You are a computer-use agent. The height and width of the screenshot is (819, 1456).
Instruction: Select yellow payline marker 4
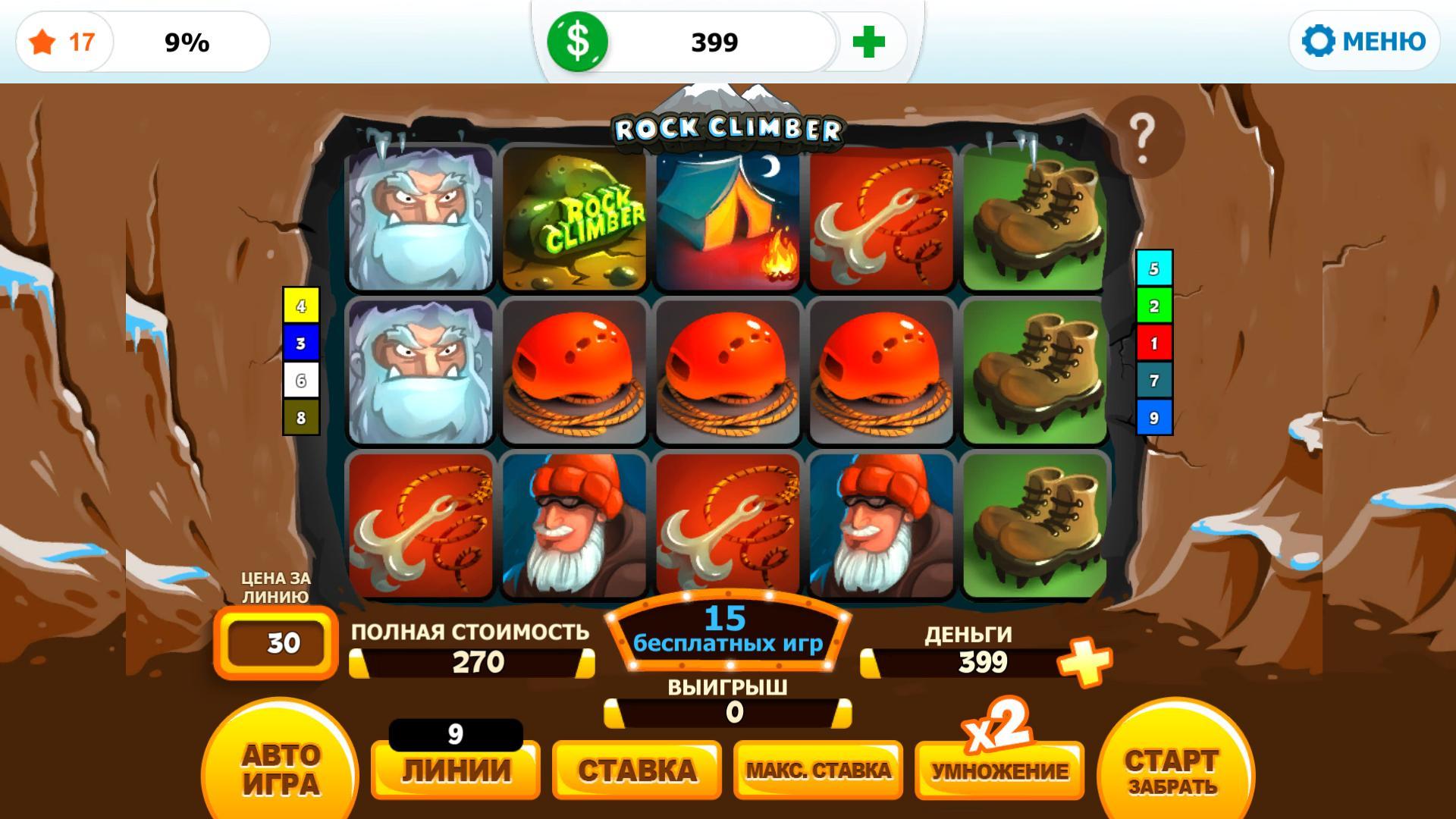(x=301, y=306)
